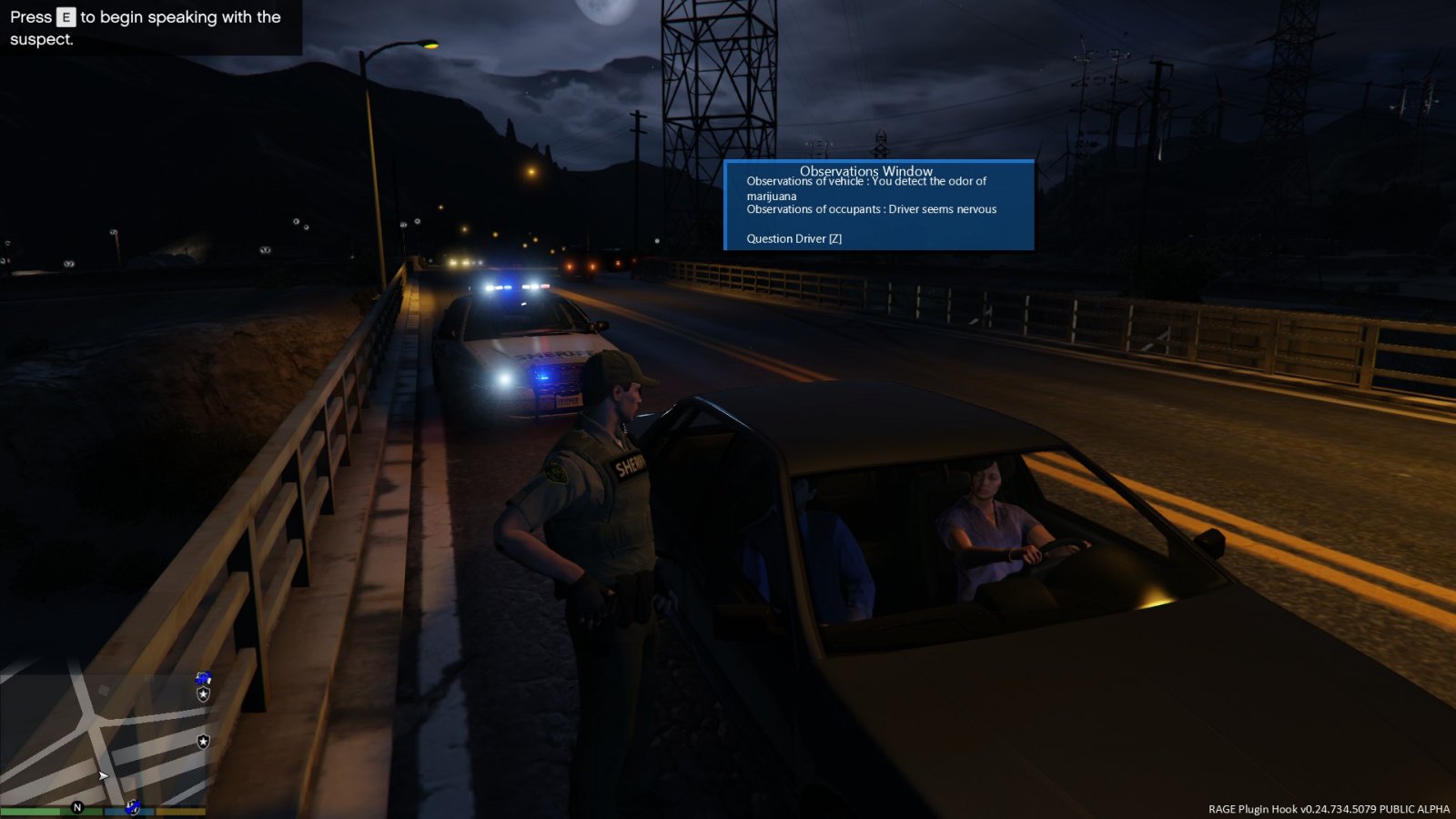1456x819 pixels.
Task: Select the blue police car blip on minimap
Action: [x=204, y=678]
